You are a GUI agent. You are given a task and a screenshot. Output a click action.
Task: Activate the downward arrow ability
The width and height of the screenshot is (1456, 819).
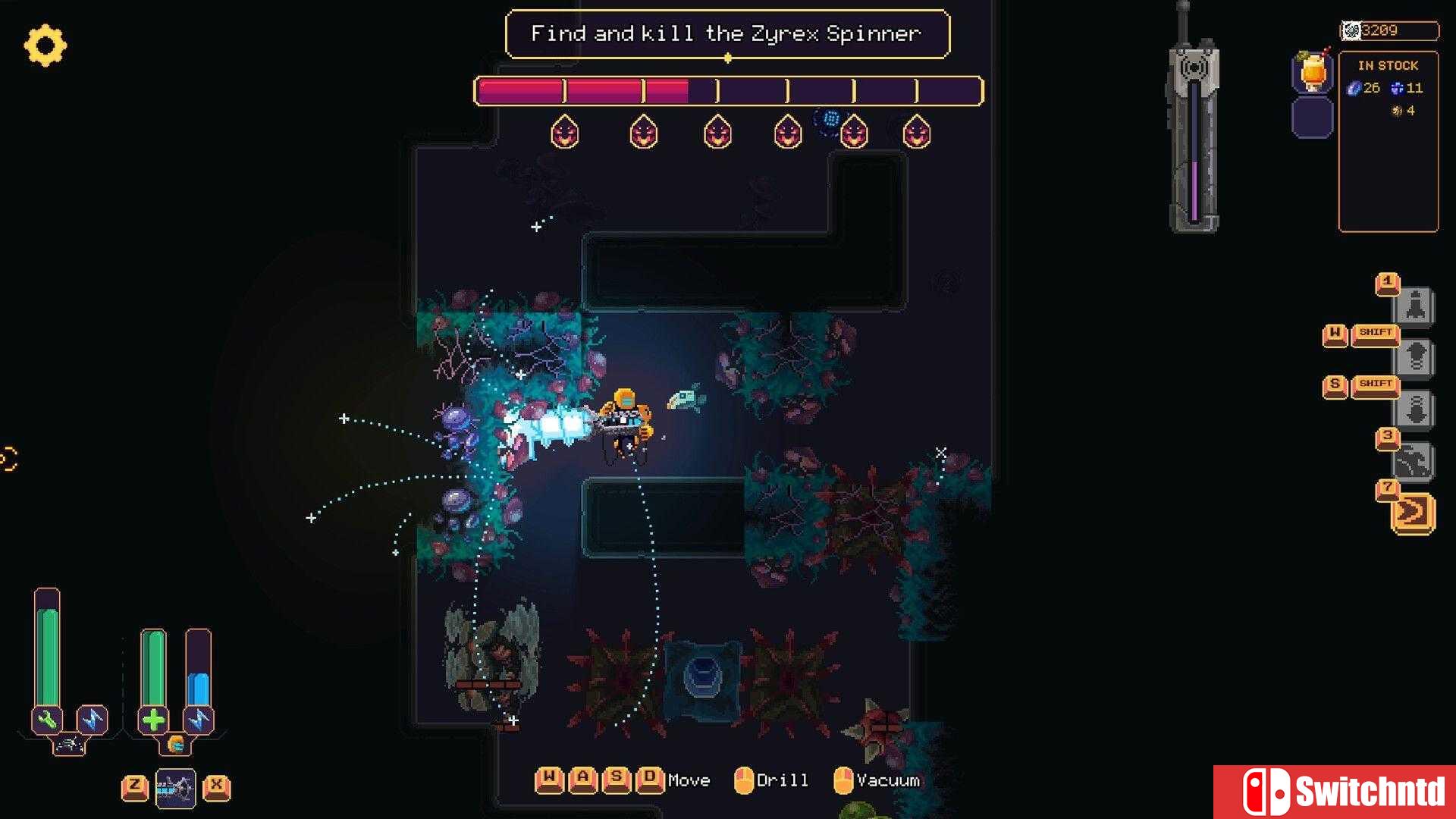click(x=1415, y=410)
